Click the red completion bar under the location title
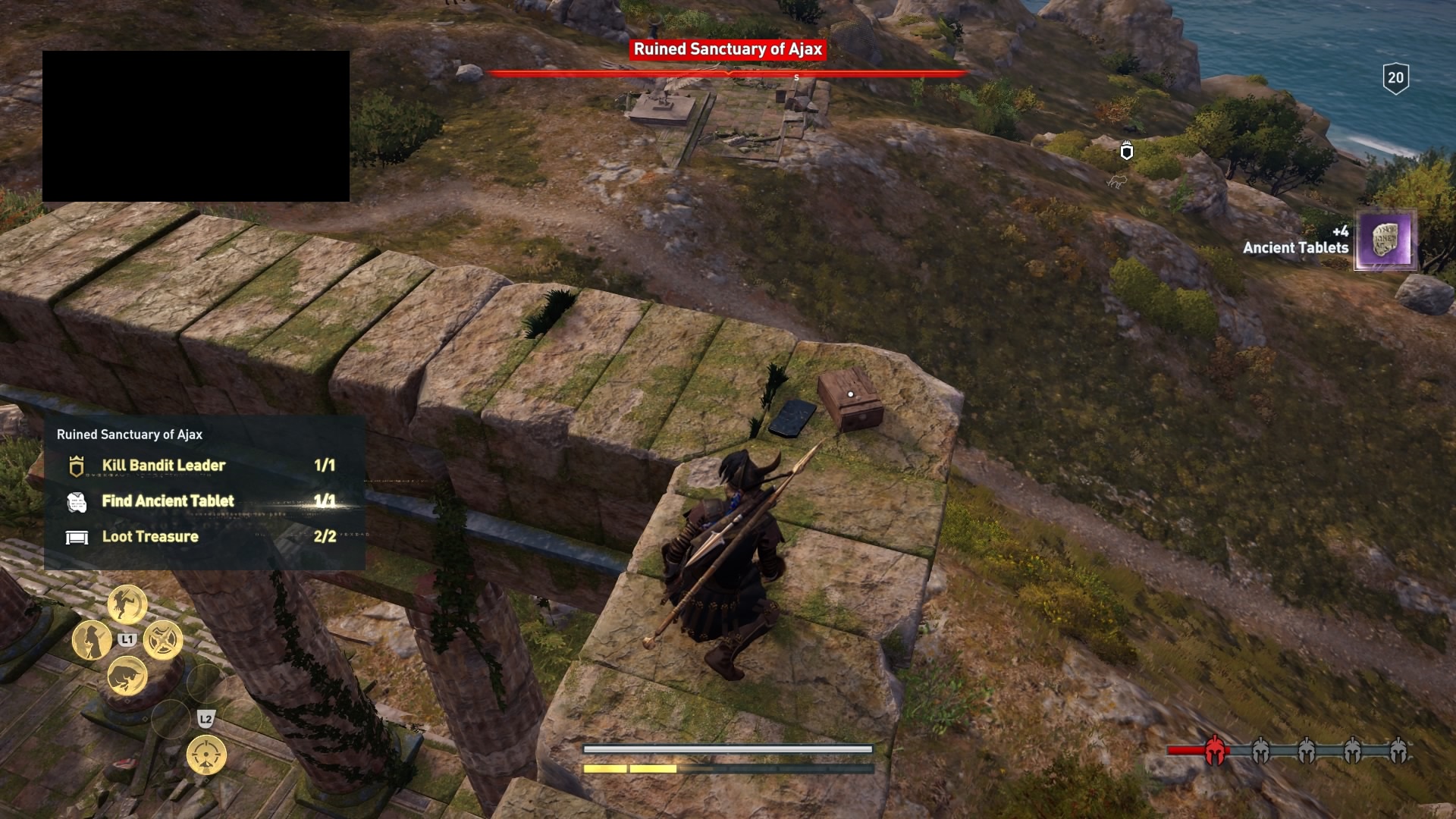This screenshot has height=819, width=1456. [728, 73]
